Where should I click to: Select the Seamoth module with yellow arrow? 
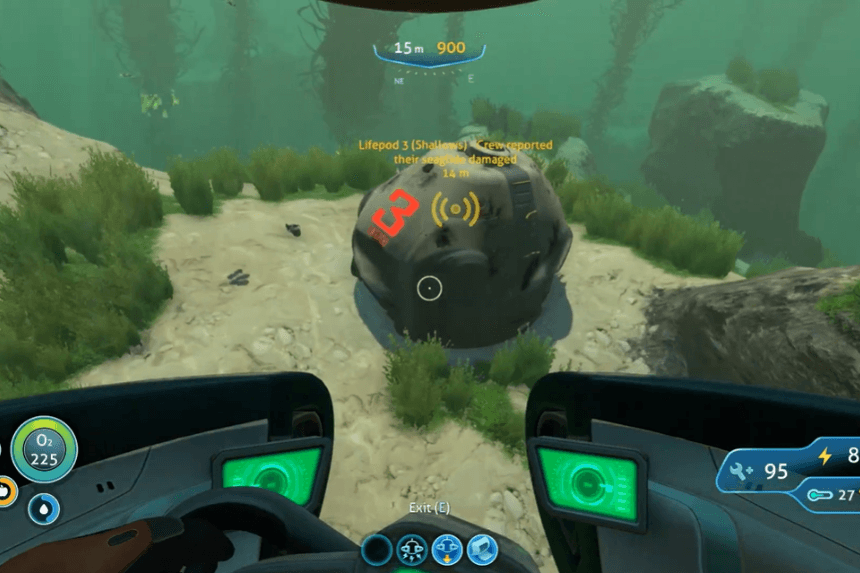[x=447, y=549]
